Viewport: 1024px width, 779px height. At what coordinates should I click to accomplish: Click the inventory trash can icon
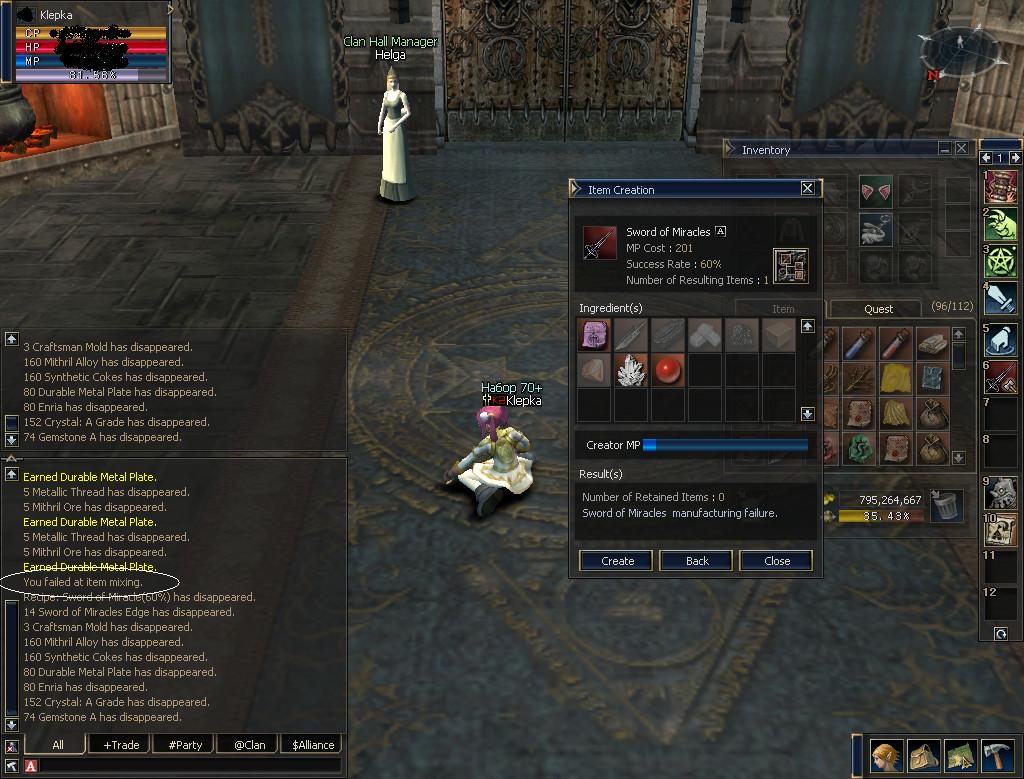[x=946, y=506]
